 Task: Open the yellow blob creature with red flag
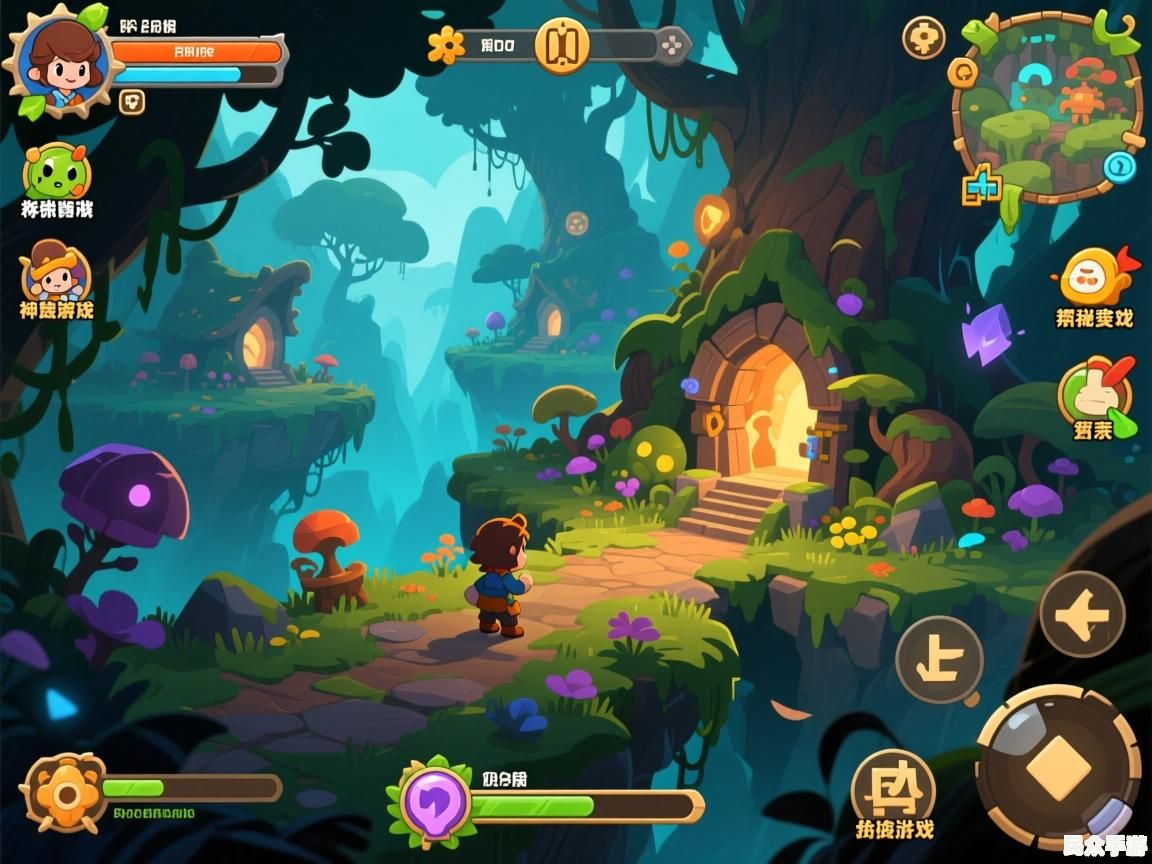click(x=1093, y=277)
